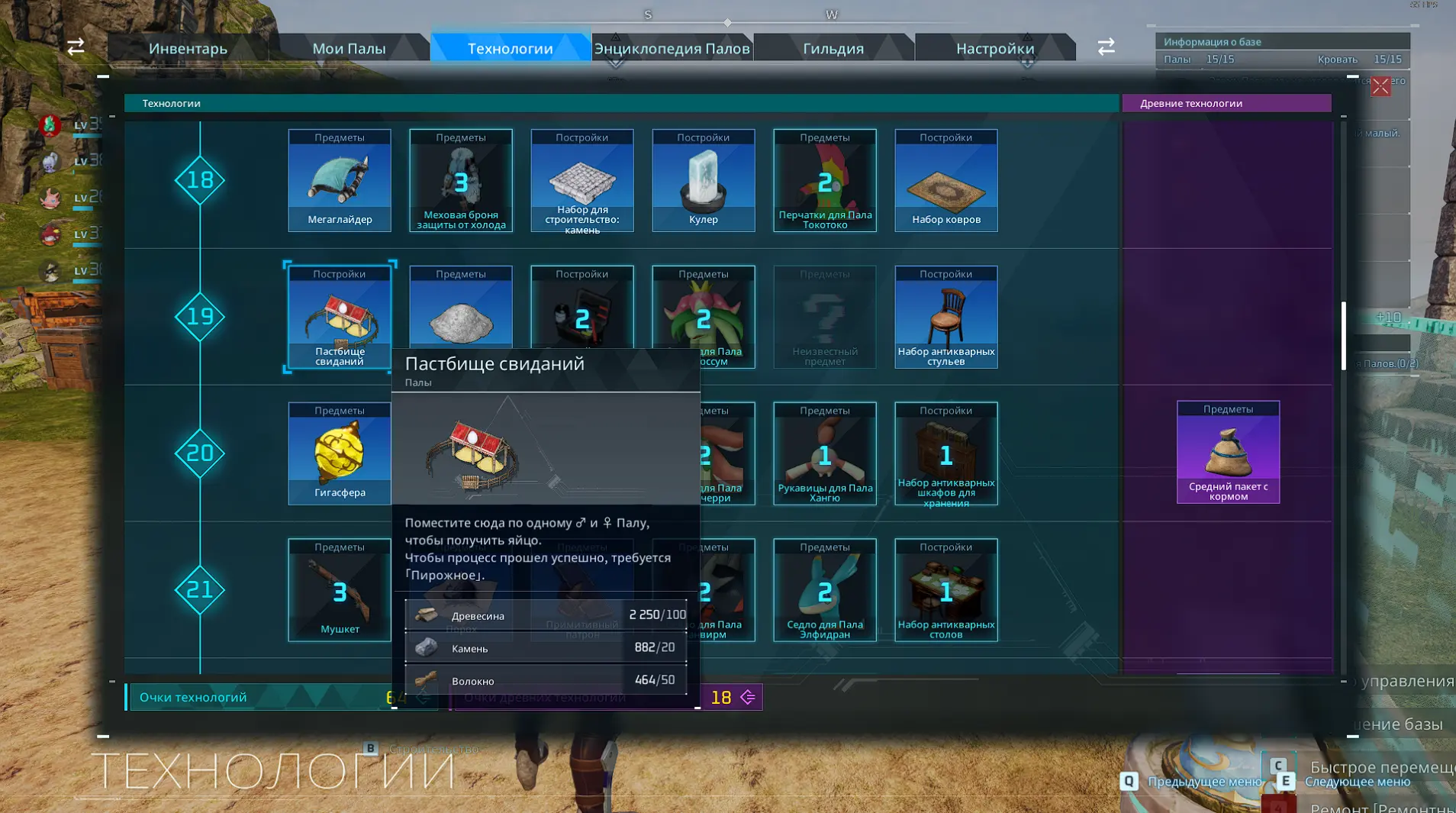Image resolution: width=1456 pixels, height=813 pixels.
Task: Open the Настройки tab
Action: 995,48
